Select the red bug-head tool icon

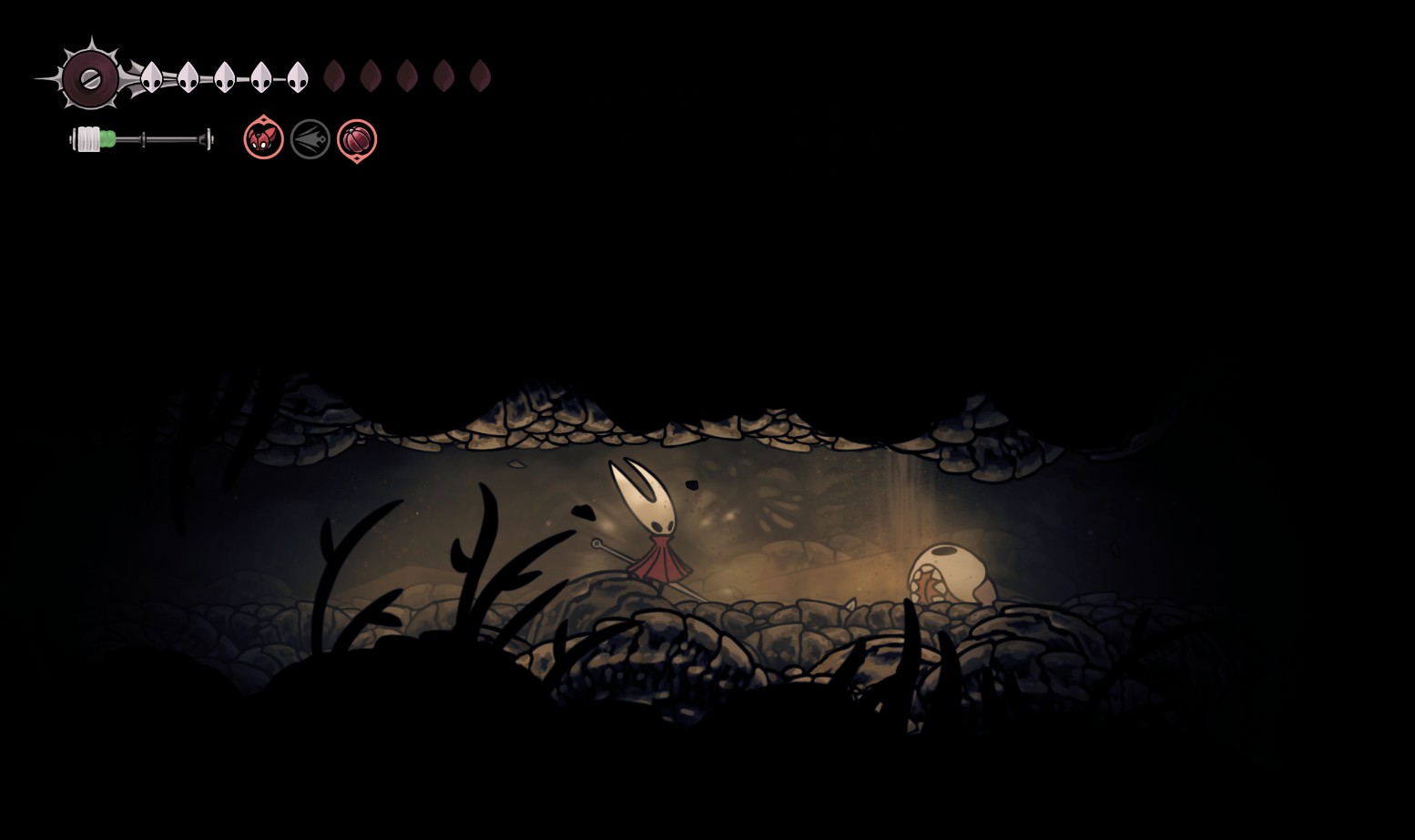click(x=264, y=139)
